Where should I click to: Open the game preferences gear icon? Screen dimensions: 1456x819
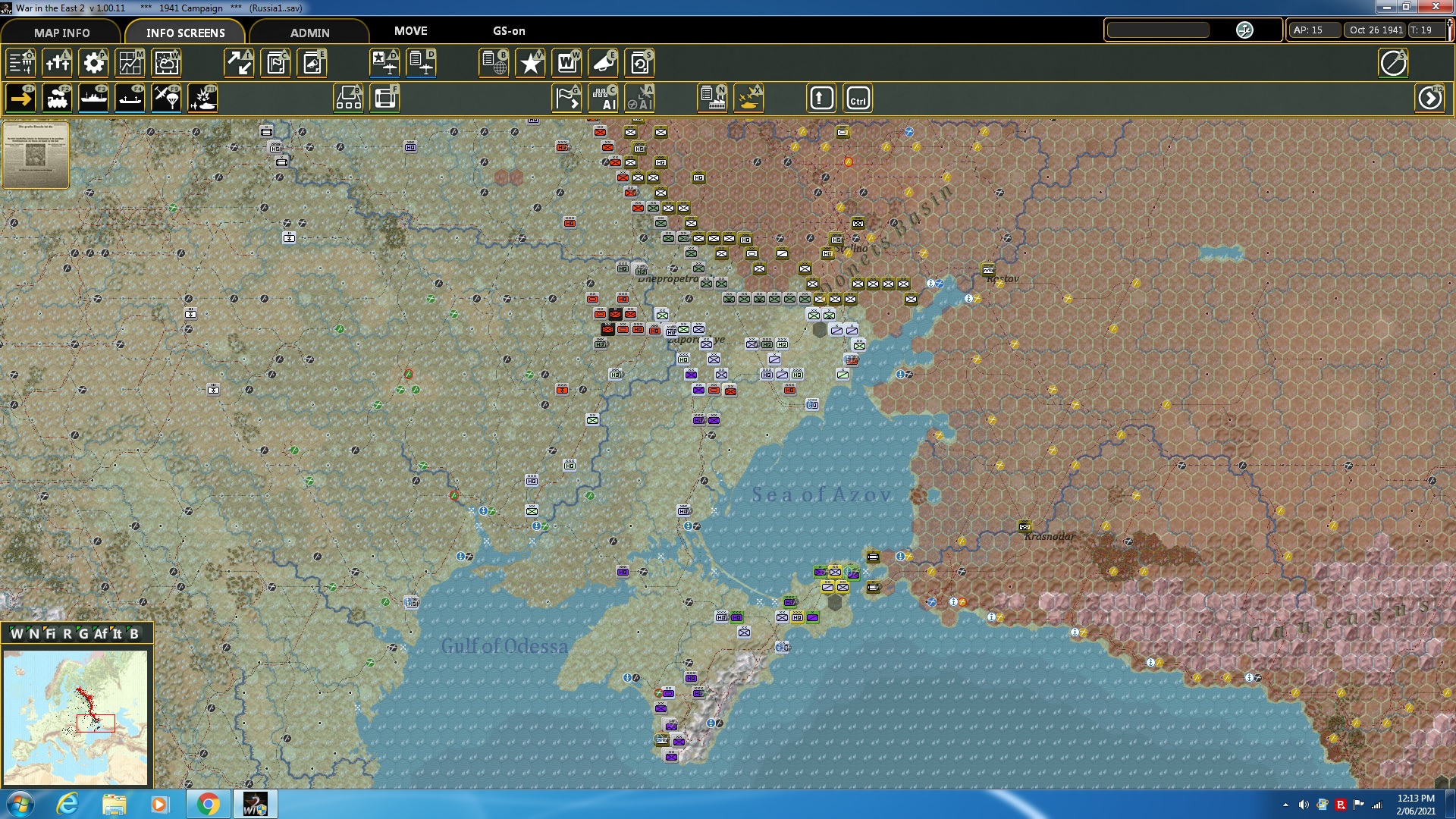(93, 64)
